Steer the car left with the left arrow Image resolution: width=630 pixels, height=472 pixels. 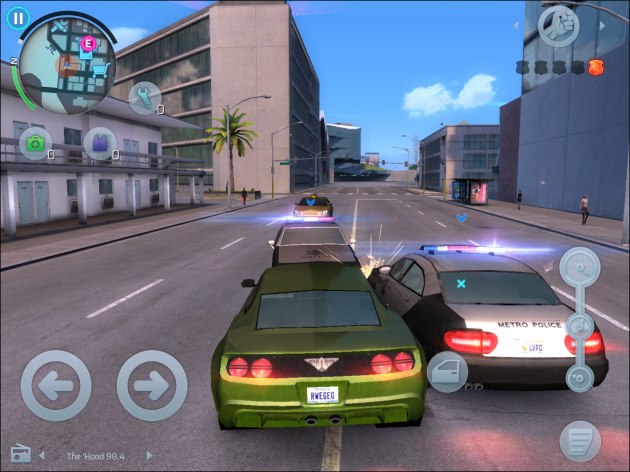coord(56,385)
